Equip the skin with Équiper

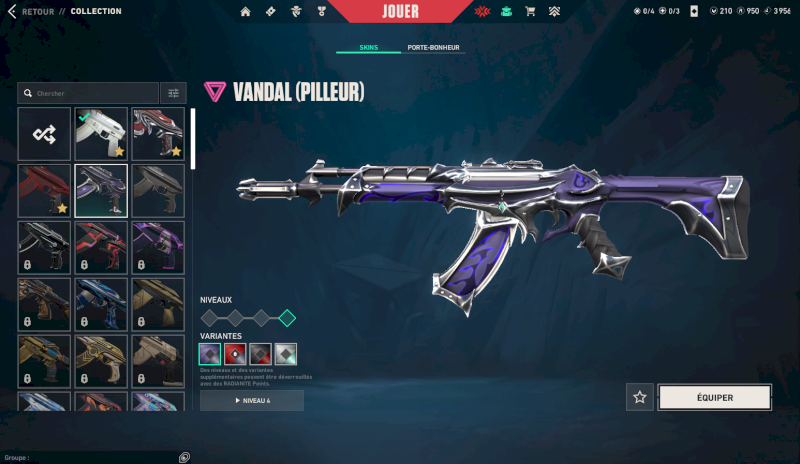tap(714, 397)
